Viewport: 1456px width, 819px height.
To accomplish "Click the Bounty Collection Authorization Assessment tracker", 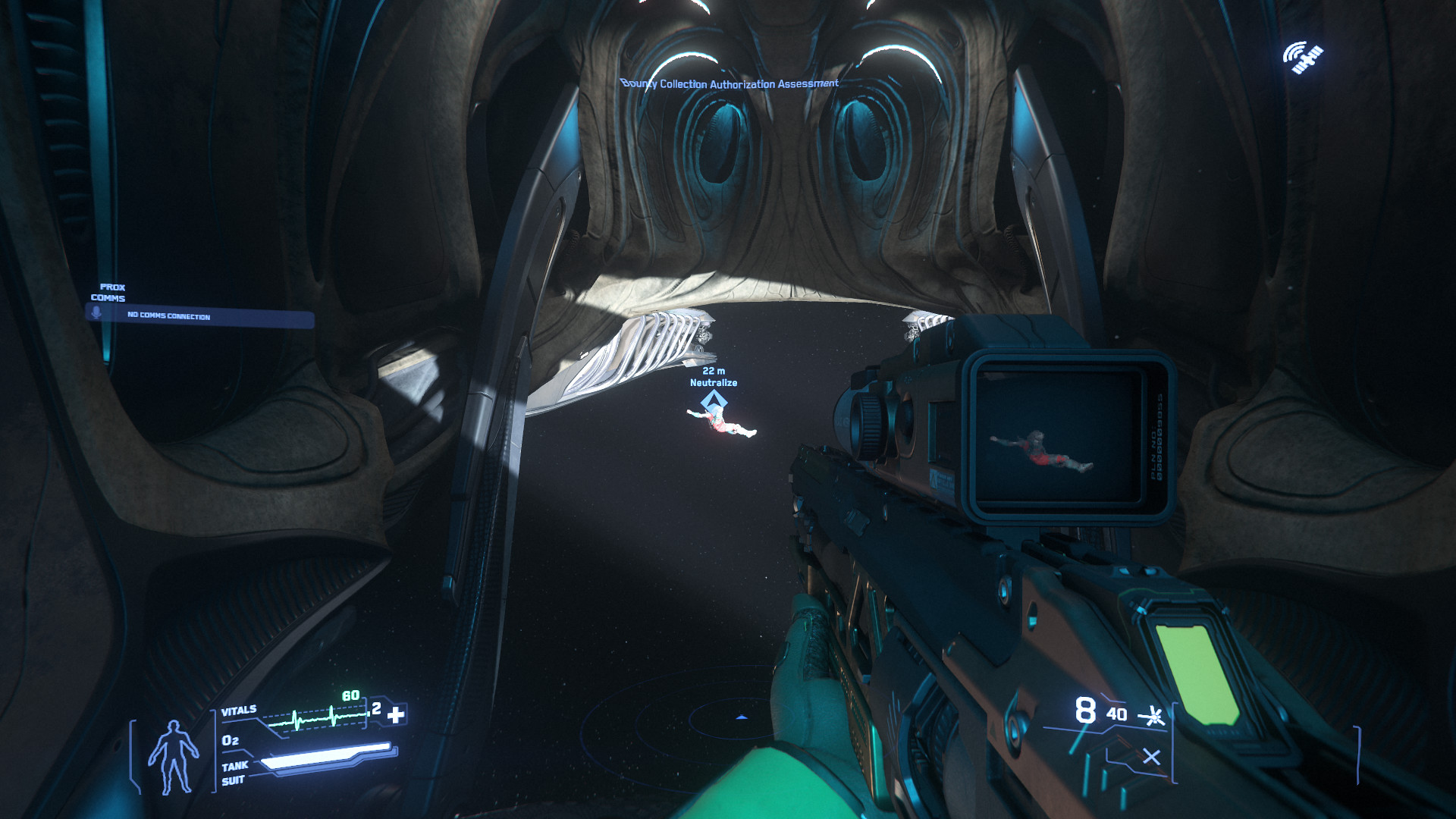I will (730, 83).
